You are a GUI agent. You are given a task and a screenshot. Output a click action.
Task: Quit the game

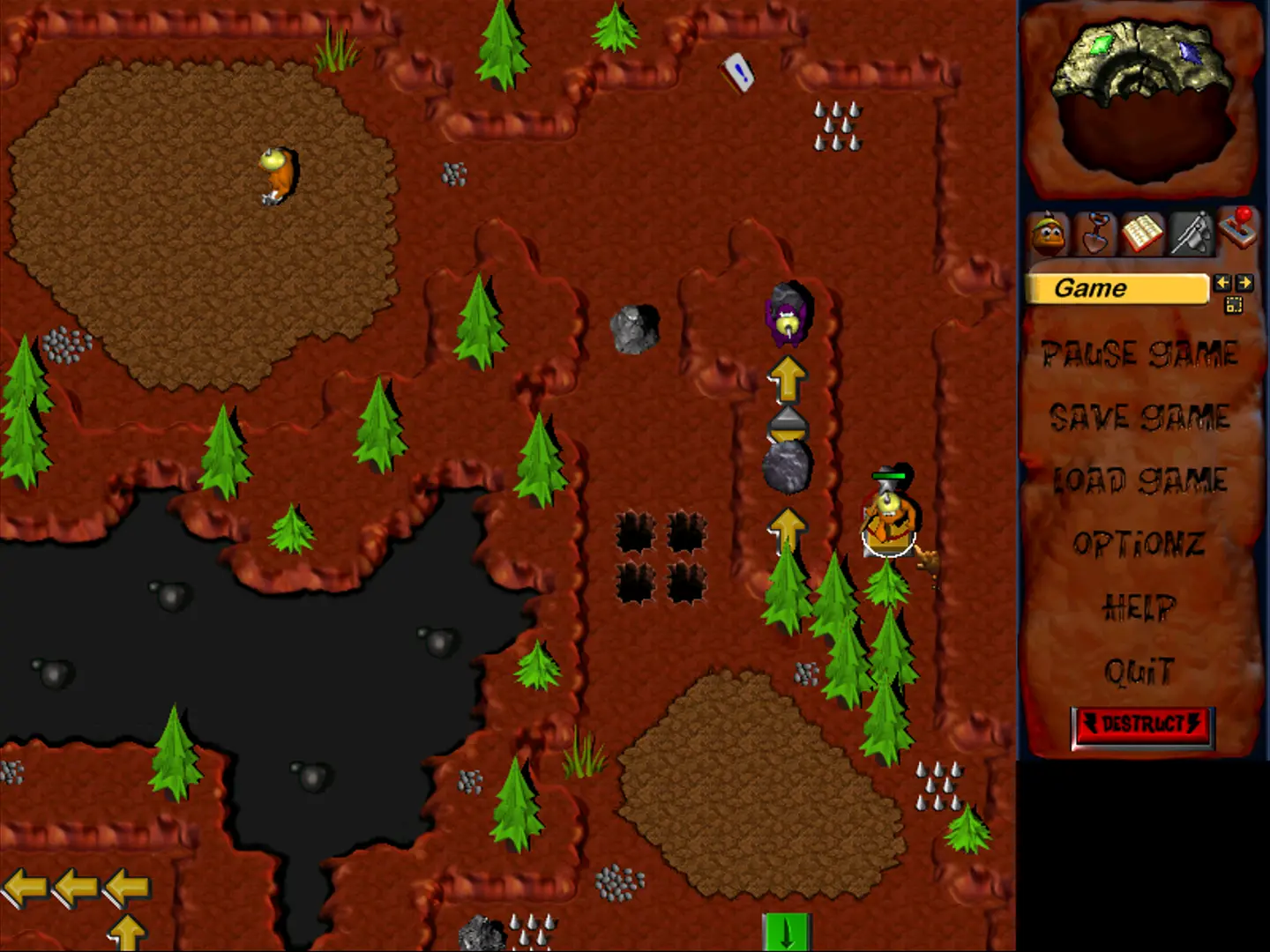[1139, 672]
